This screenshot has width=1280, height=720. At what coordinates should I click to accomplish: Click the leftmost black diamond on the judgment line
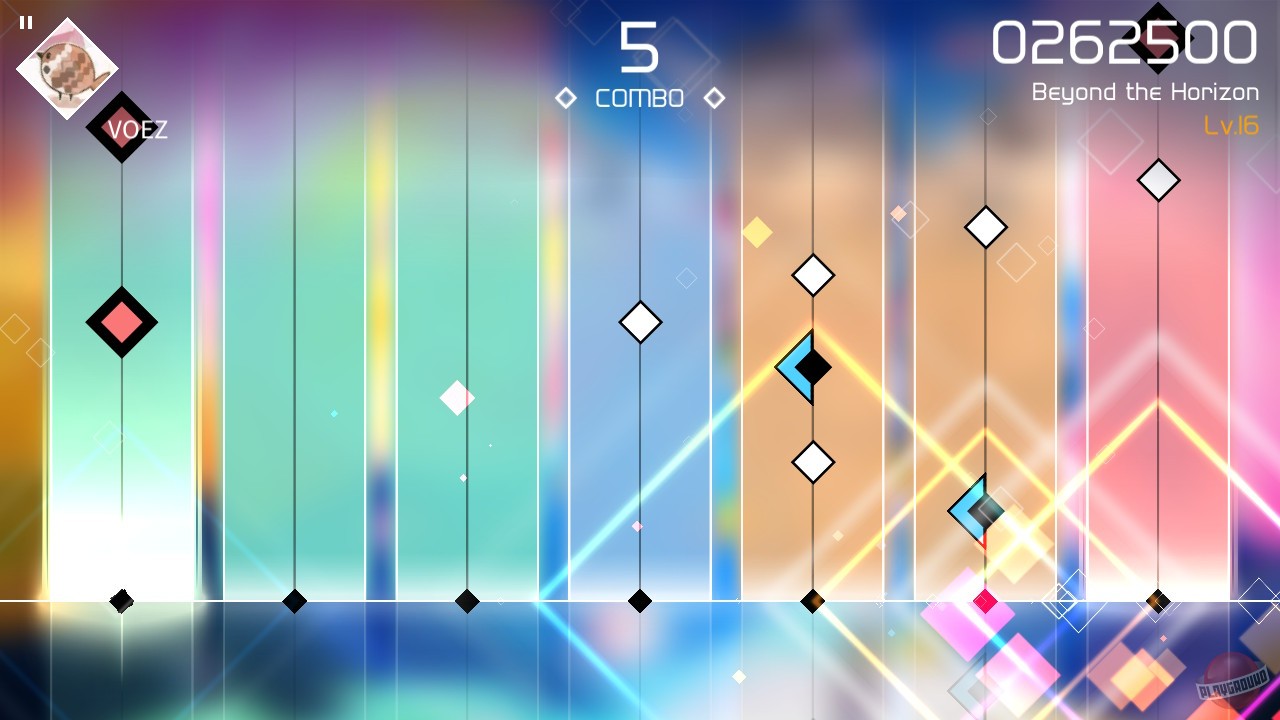coord(122,600)
